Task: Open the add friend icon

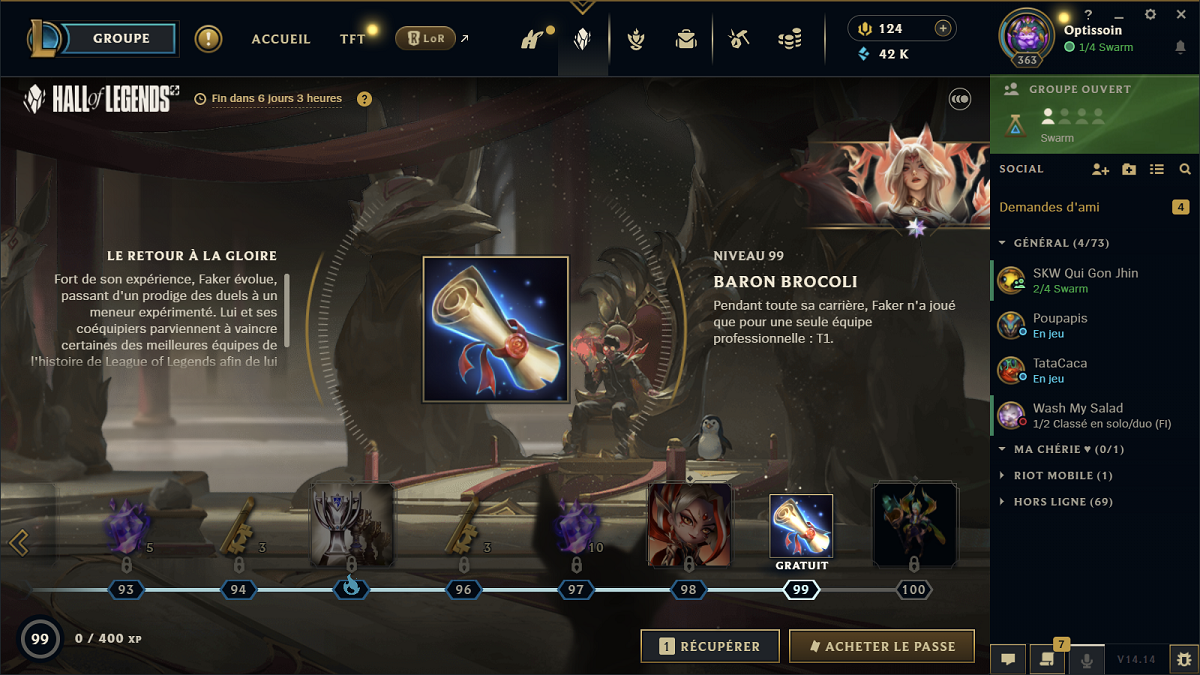Action: pos(1100,170)
